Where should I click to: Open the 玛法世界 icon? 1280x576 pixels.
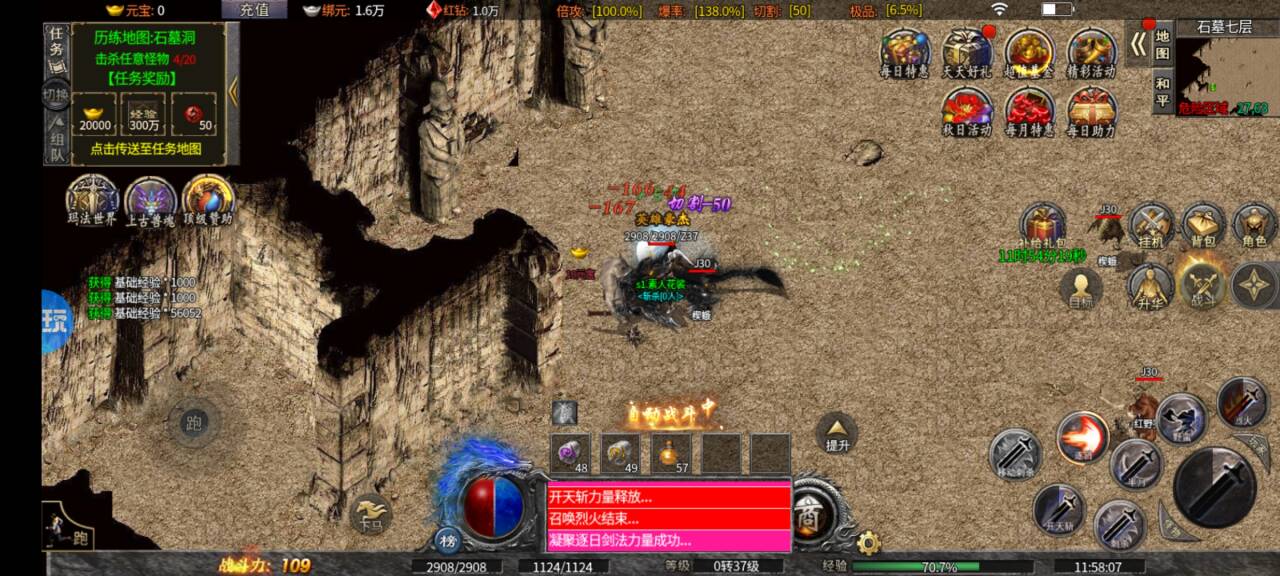point(92,198)
